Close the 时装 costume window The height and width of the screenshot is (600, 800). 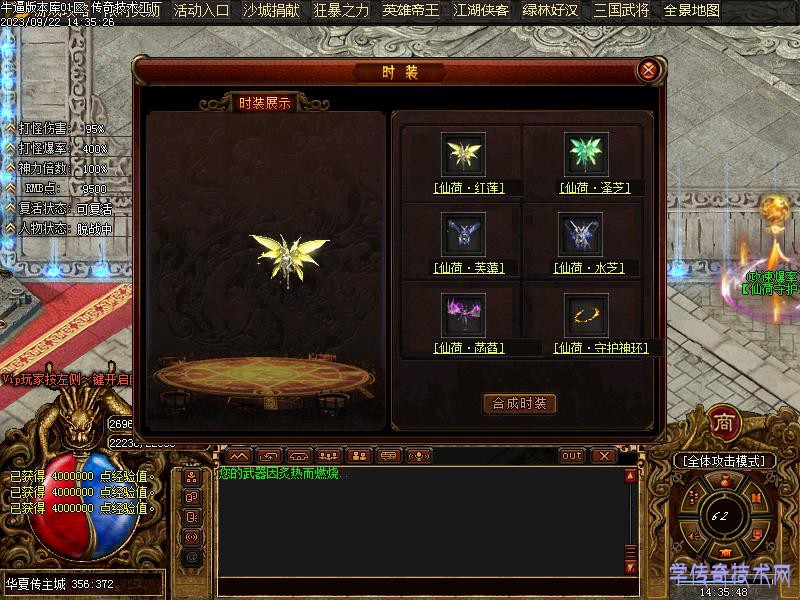point(648,70)
